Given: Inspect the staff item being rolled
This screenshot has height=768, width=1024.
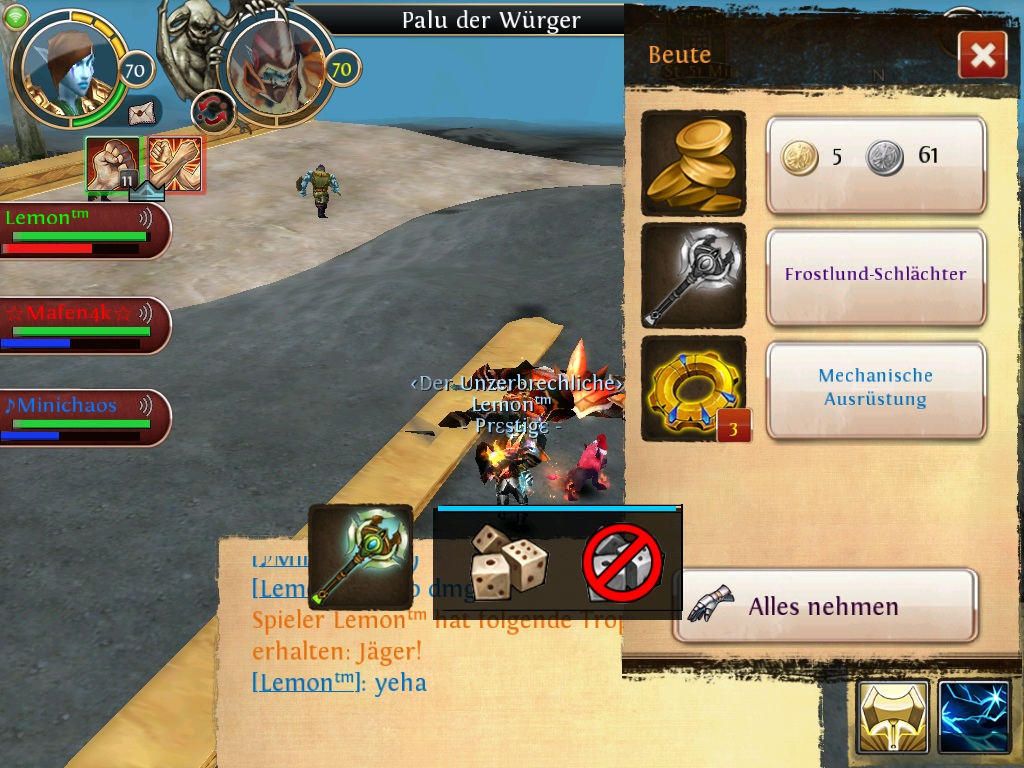Looking at the screenshot, I should [360, 557].
